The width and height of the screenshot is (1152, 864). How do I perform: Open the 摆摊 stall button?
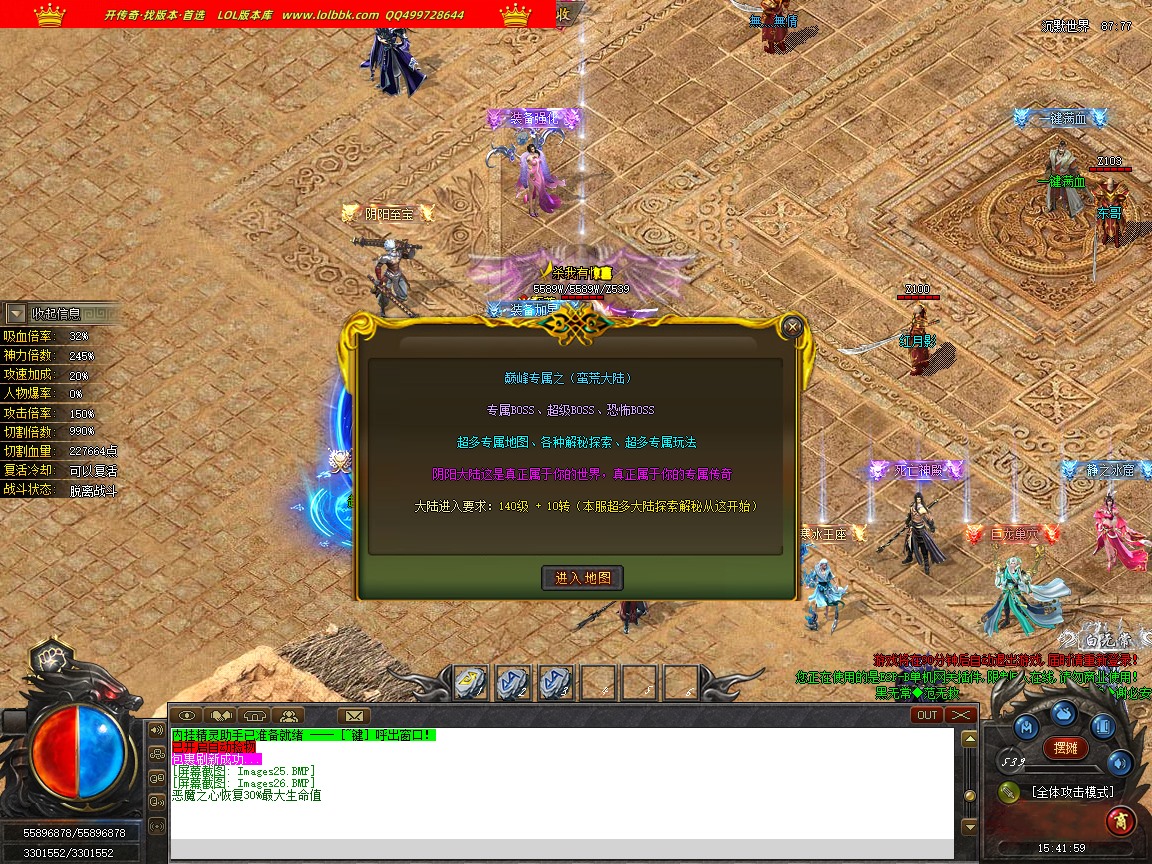1066,747
